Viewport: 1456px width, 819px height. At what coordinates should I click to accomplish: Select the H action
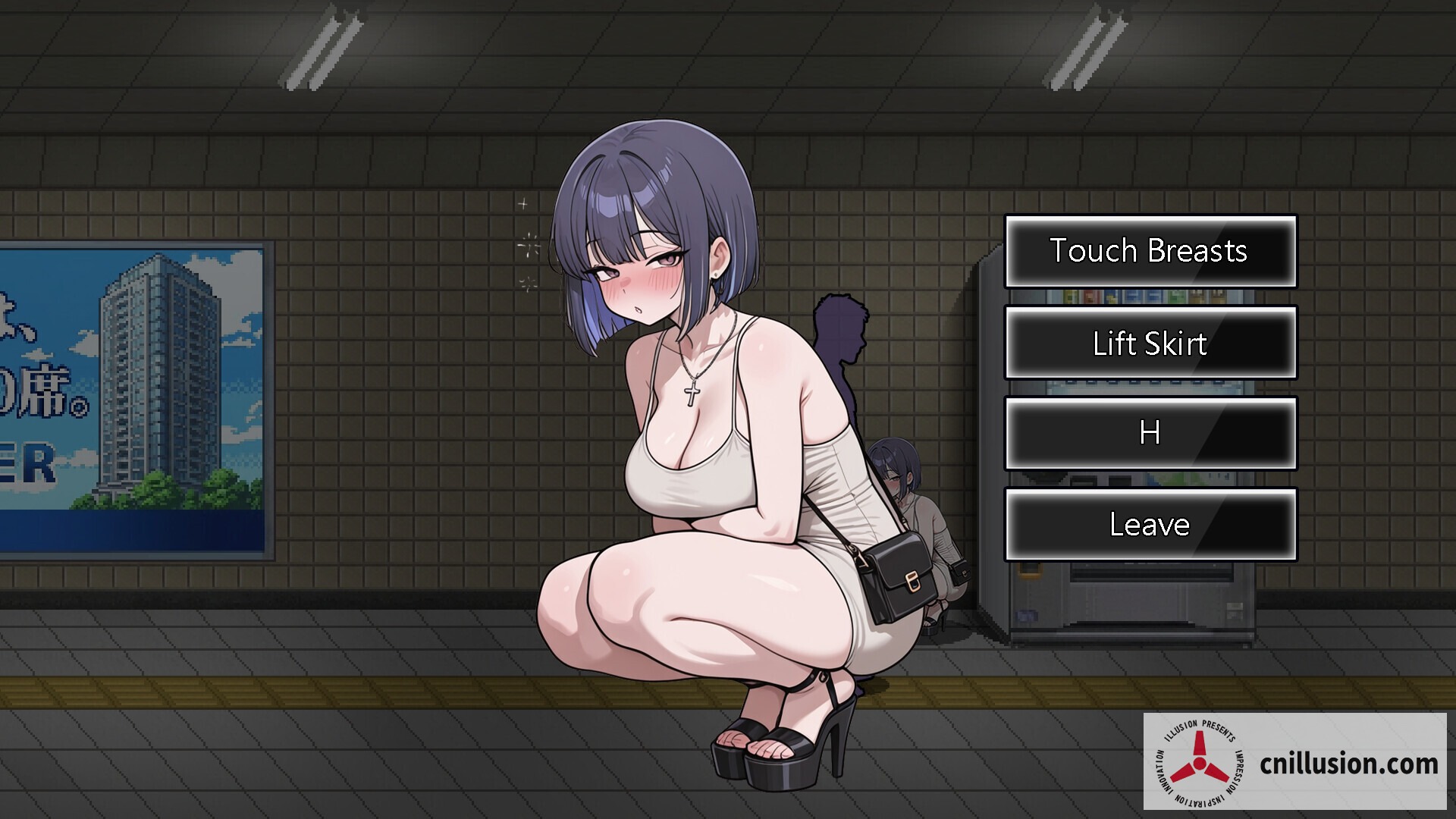click(x=1150, y=434)
